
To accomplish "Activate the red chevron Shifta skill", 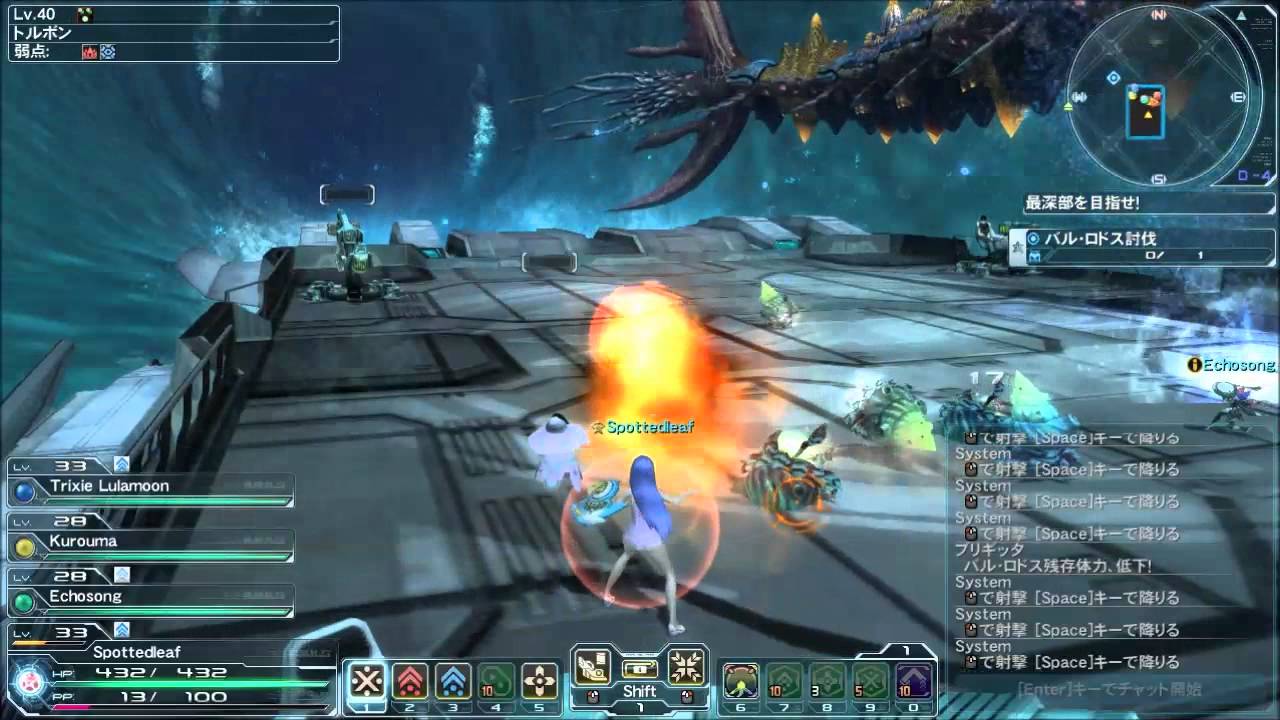I will pyautogui.click(x=410, y=681).
